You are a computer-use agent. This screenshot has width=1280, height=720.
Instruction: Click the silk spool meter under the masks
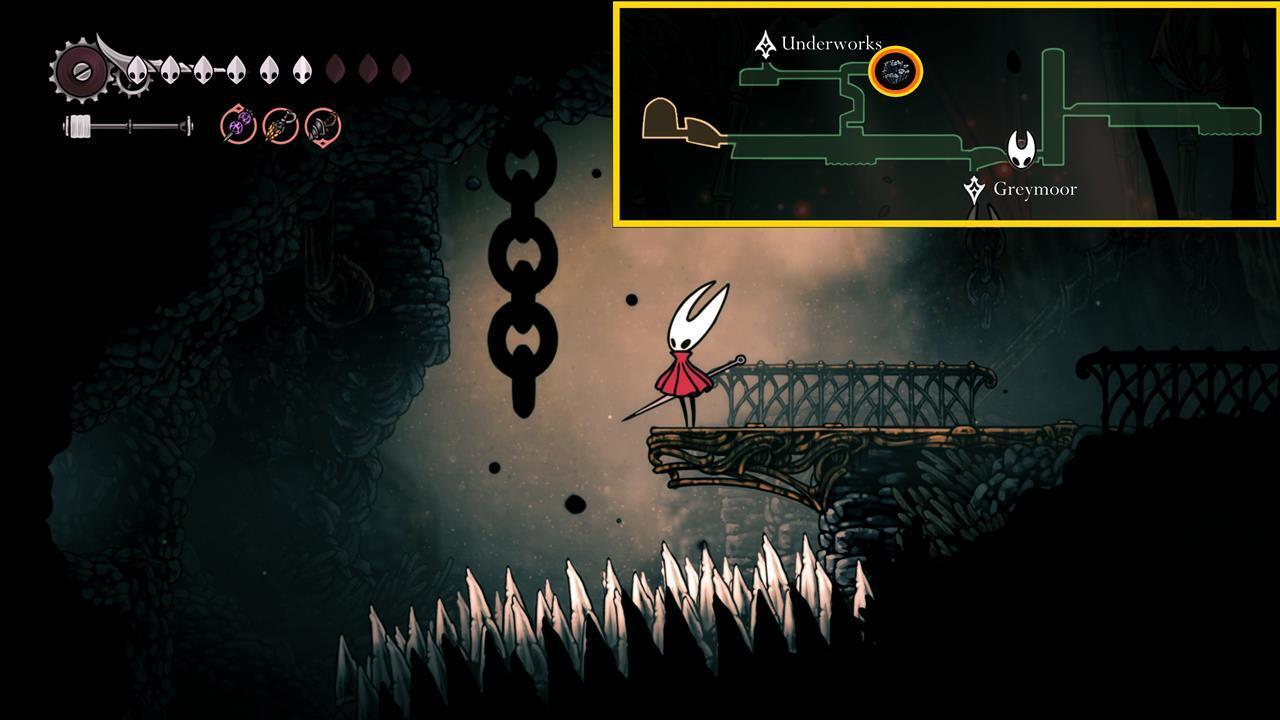click(128, 124)
